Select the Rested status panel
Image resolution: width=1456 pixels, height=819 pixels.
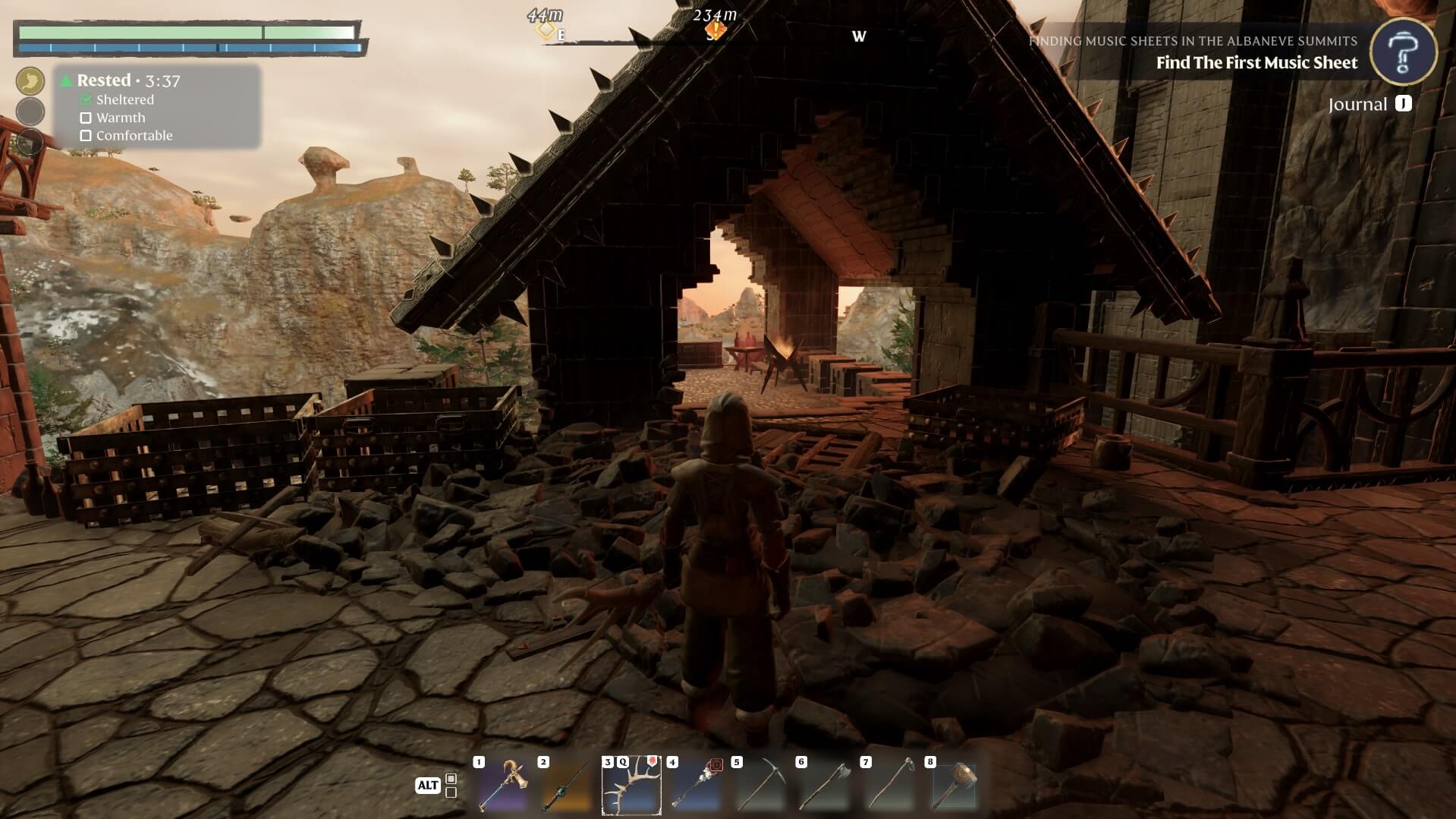(x=157, y=106)
